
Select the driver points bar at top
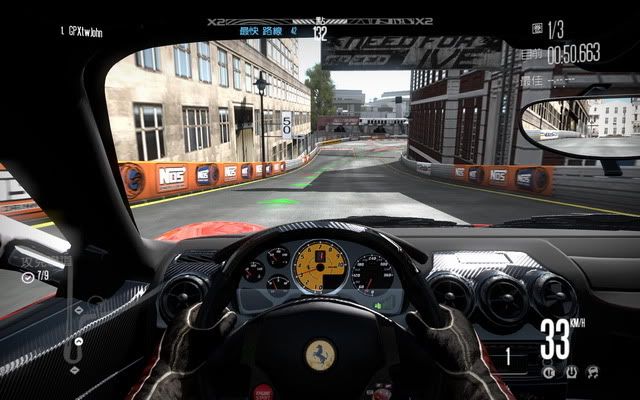pos(320,21)
